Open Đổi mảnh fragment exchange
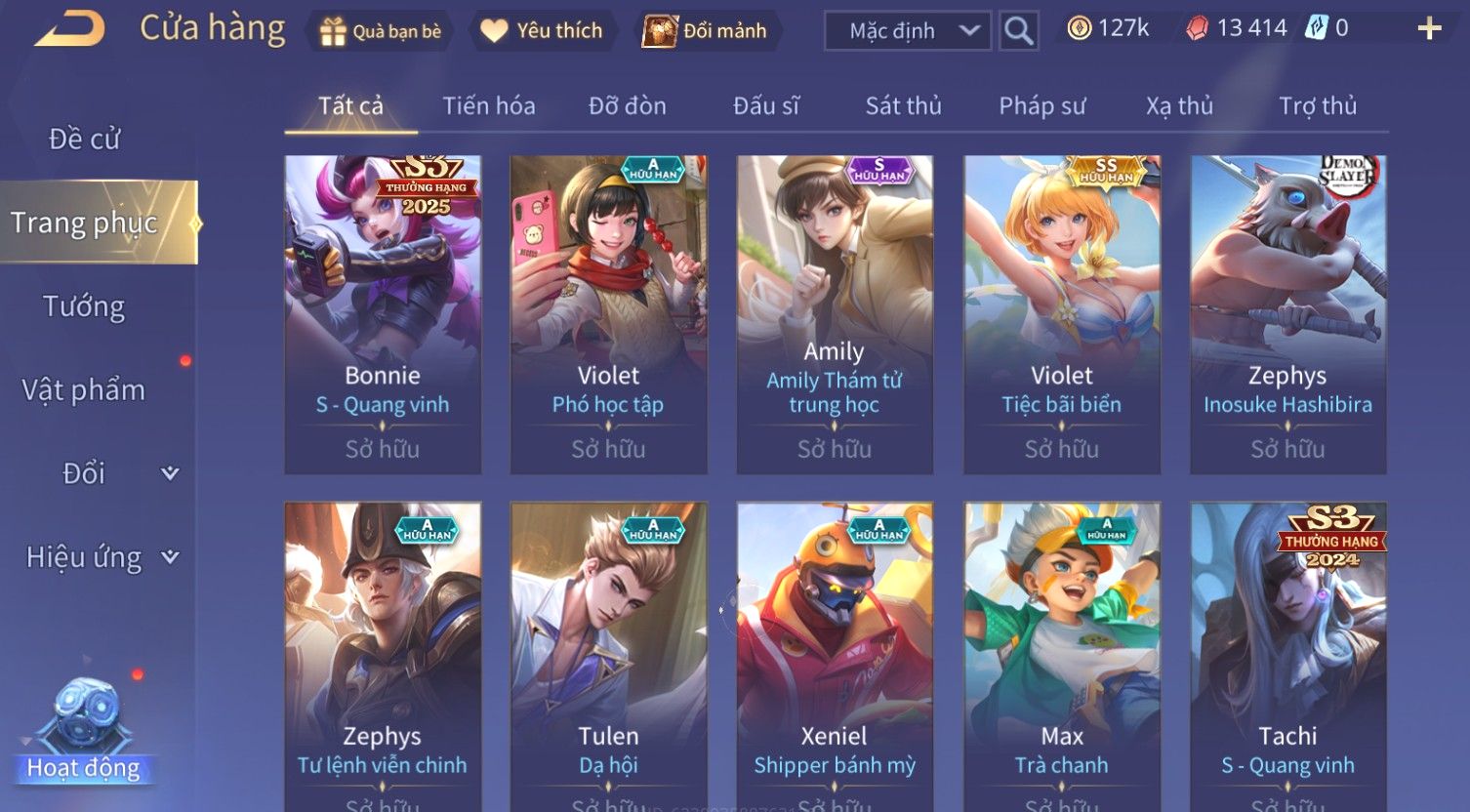 [705, 31]
